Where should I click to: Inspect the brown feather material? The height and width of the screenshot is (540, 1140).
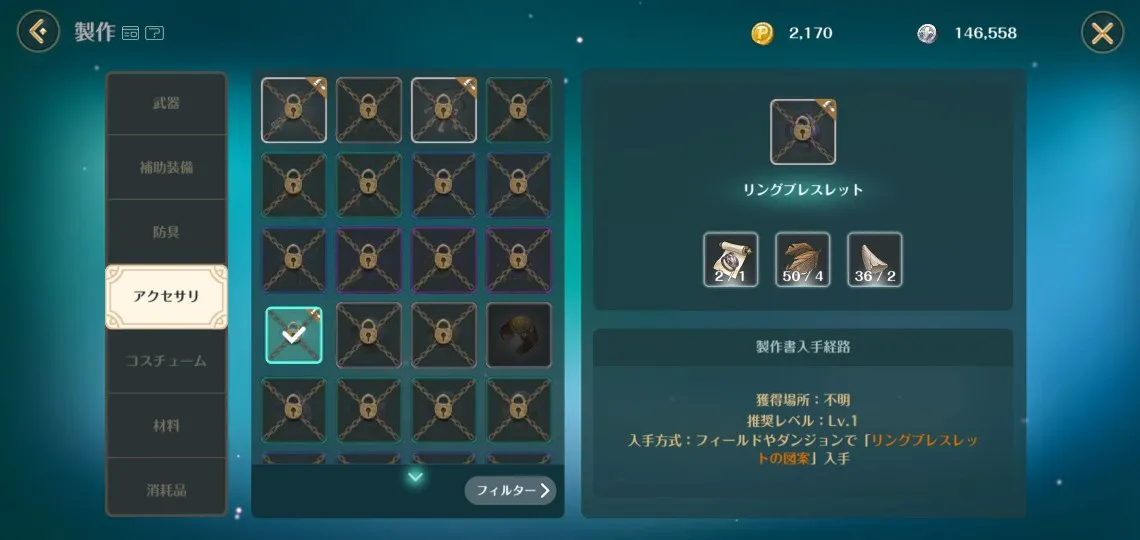tap(802, 260)
